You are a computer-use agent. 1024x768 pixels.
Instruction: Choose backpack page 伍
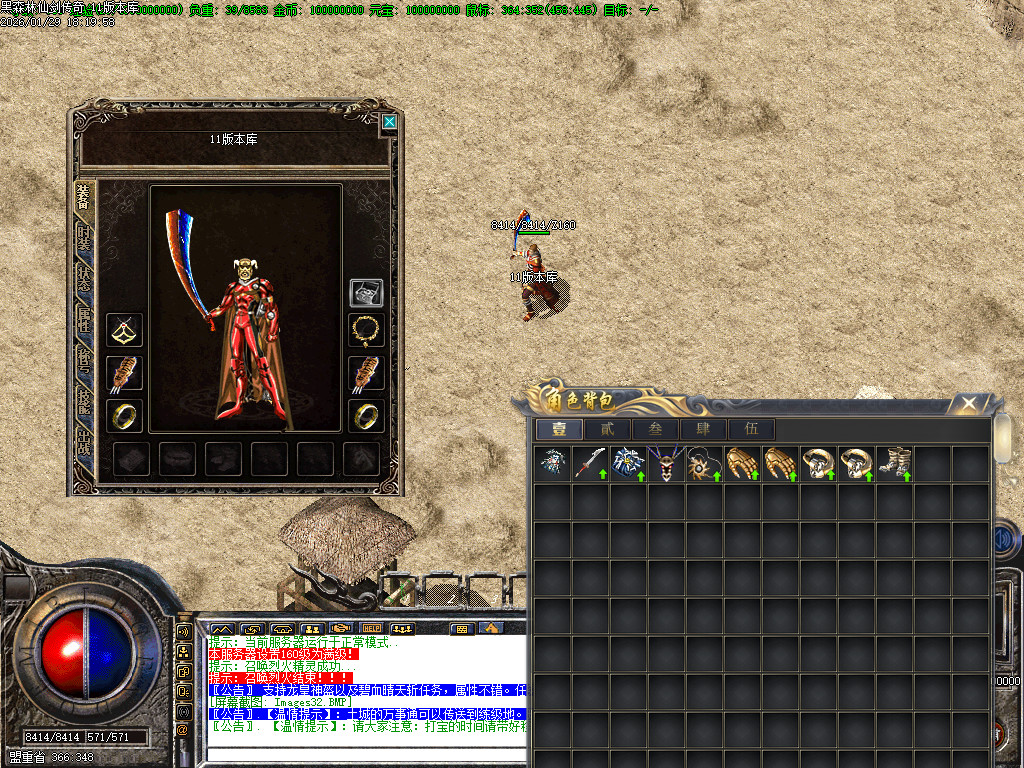751,429
